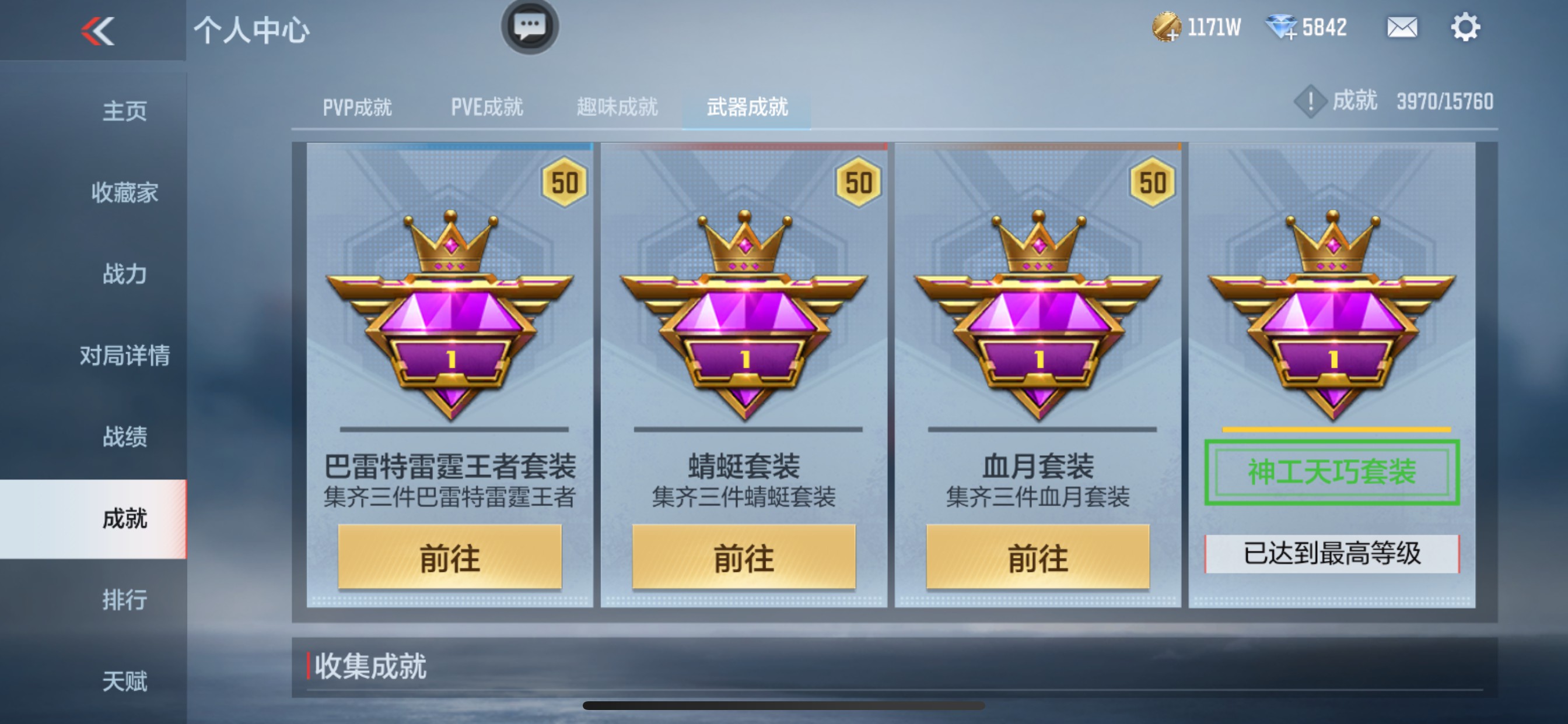
Task: Switch to the 趣味成就 tab
Action: [617, 107]
